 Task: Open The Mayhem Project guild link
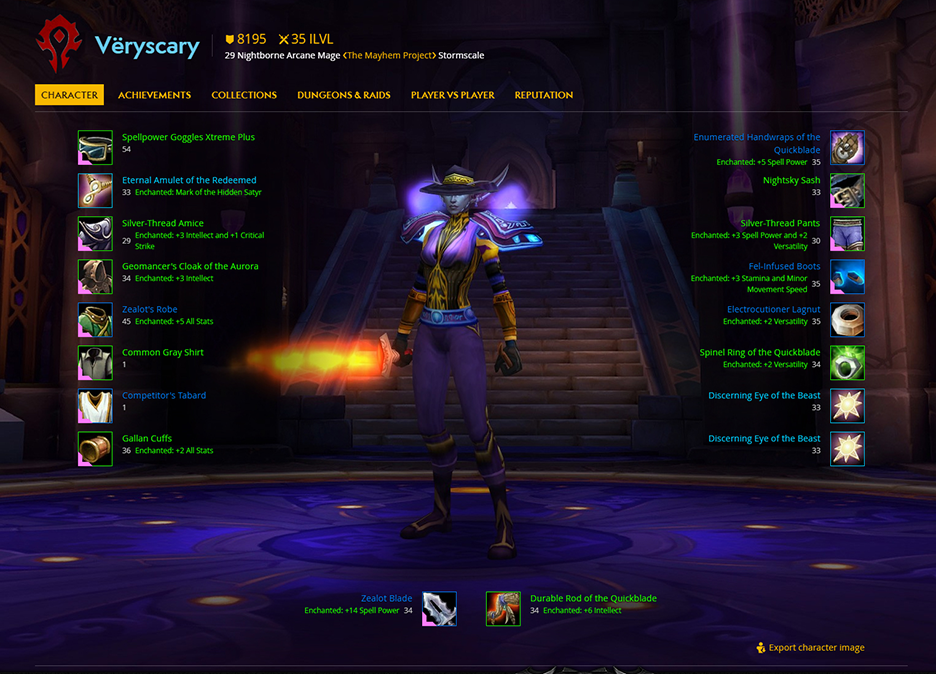[x=389, y=55]
